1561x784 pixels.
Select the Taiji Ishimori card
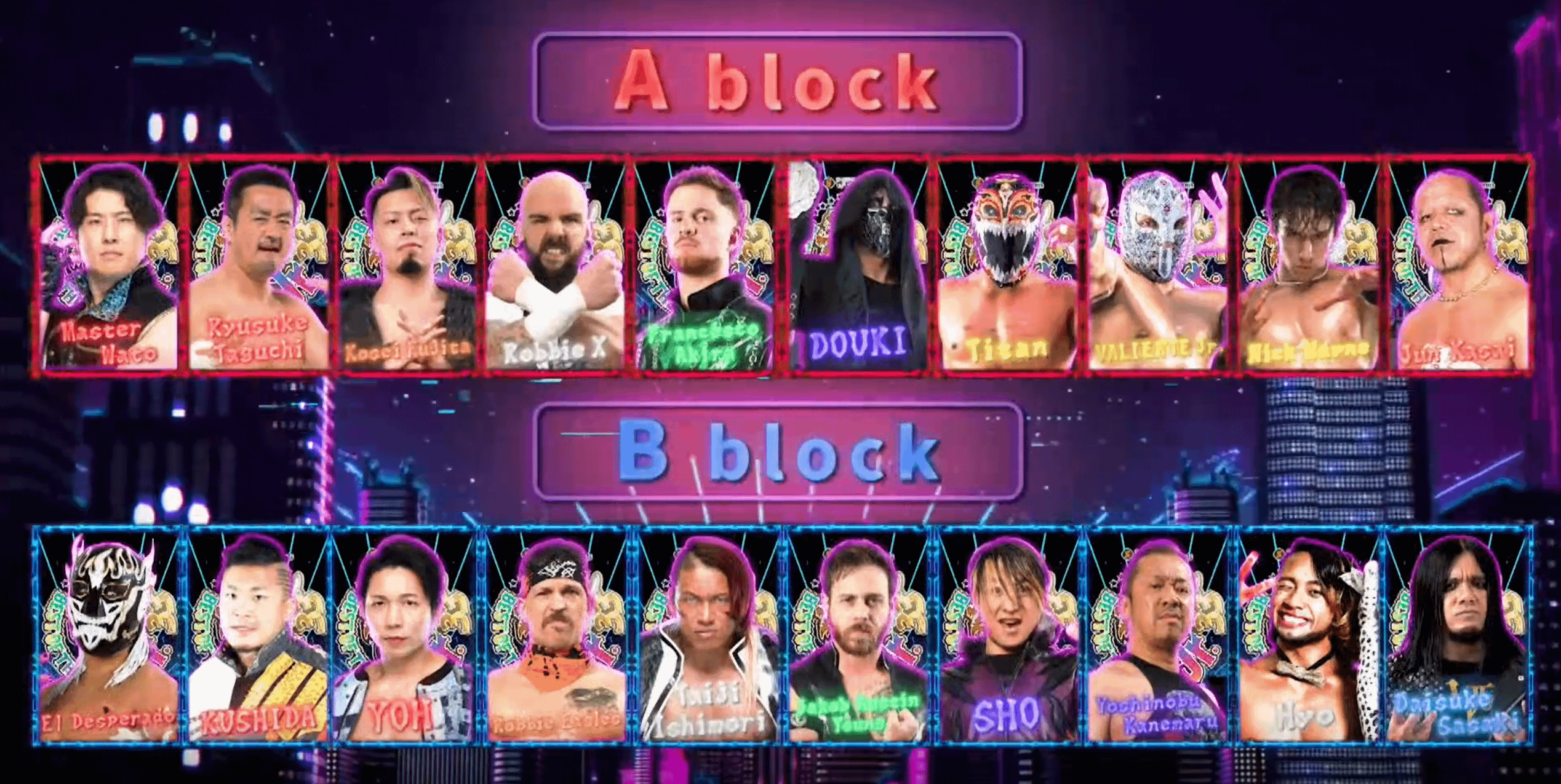click(706, 636)
